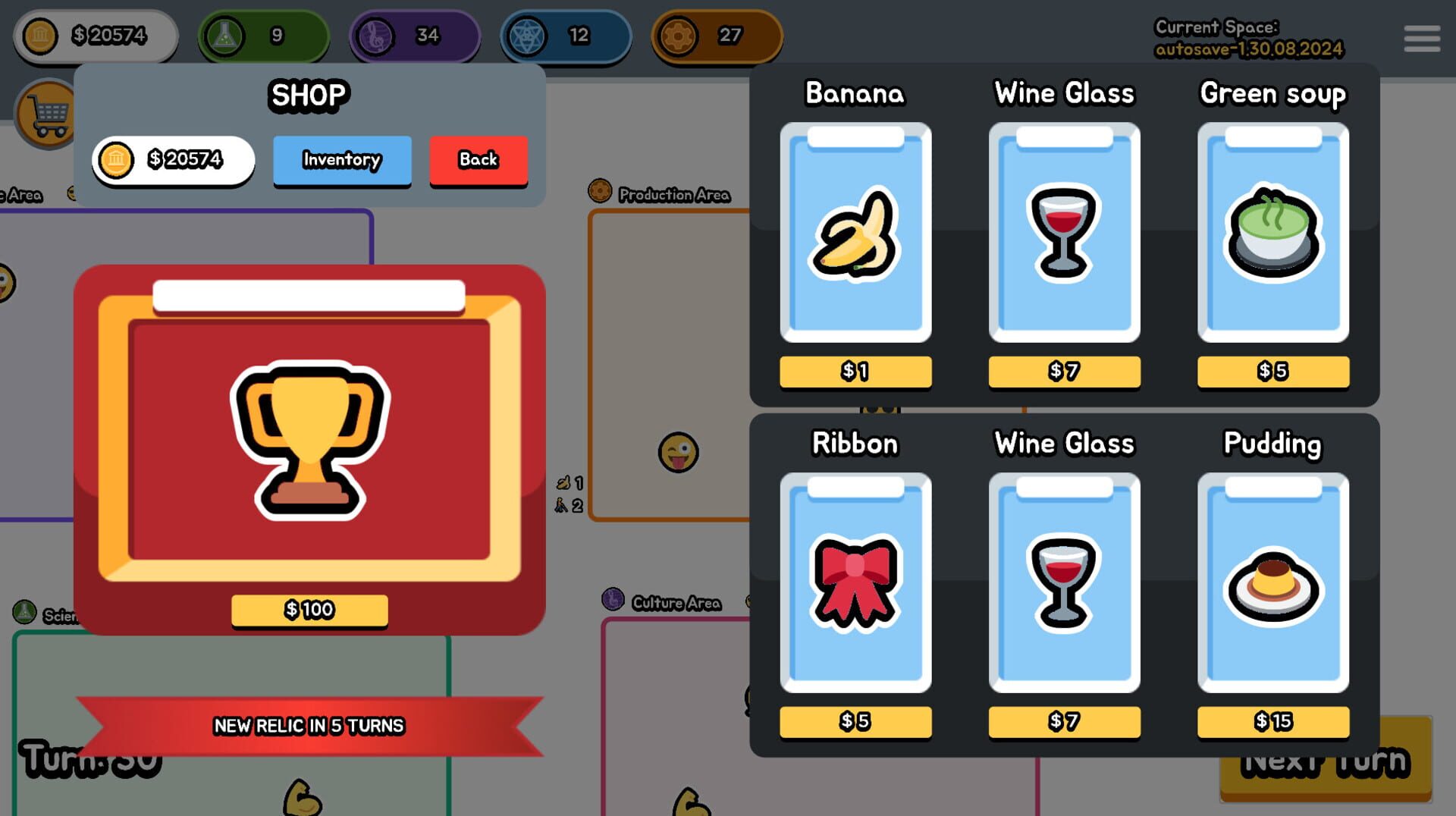This screenshot has width=1456, height=816.
Task: Click the winking emoji in Production Area
Action: coord(679,452)
